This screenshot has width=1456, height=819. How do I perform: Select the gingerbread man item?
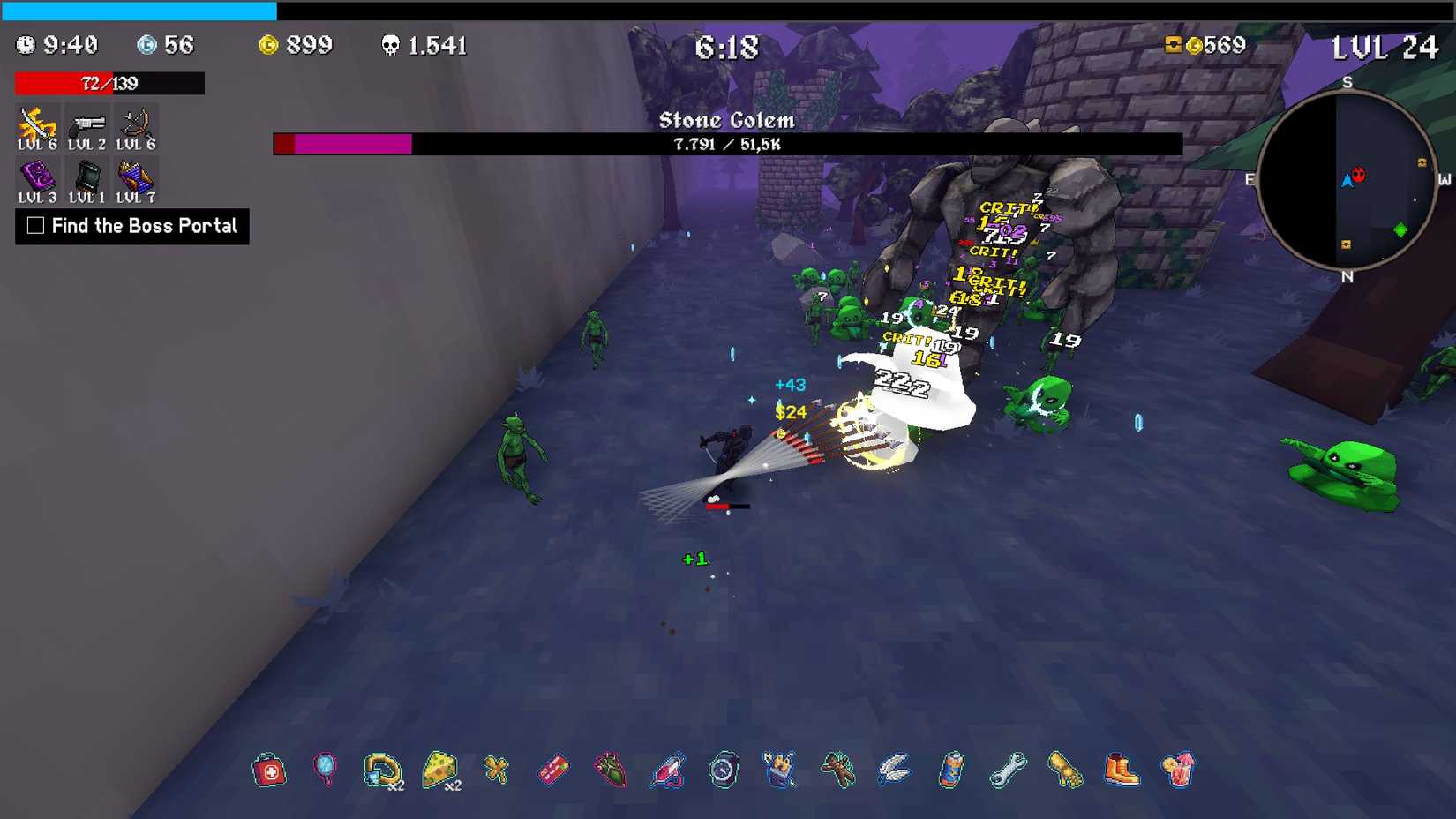point(837,770)
